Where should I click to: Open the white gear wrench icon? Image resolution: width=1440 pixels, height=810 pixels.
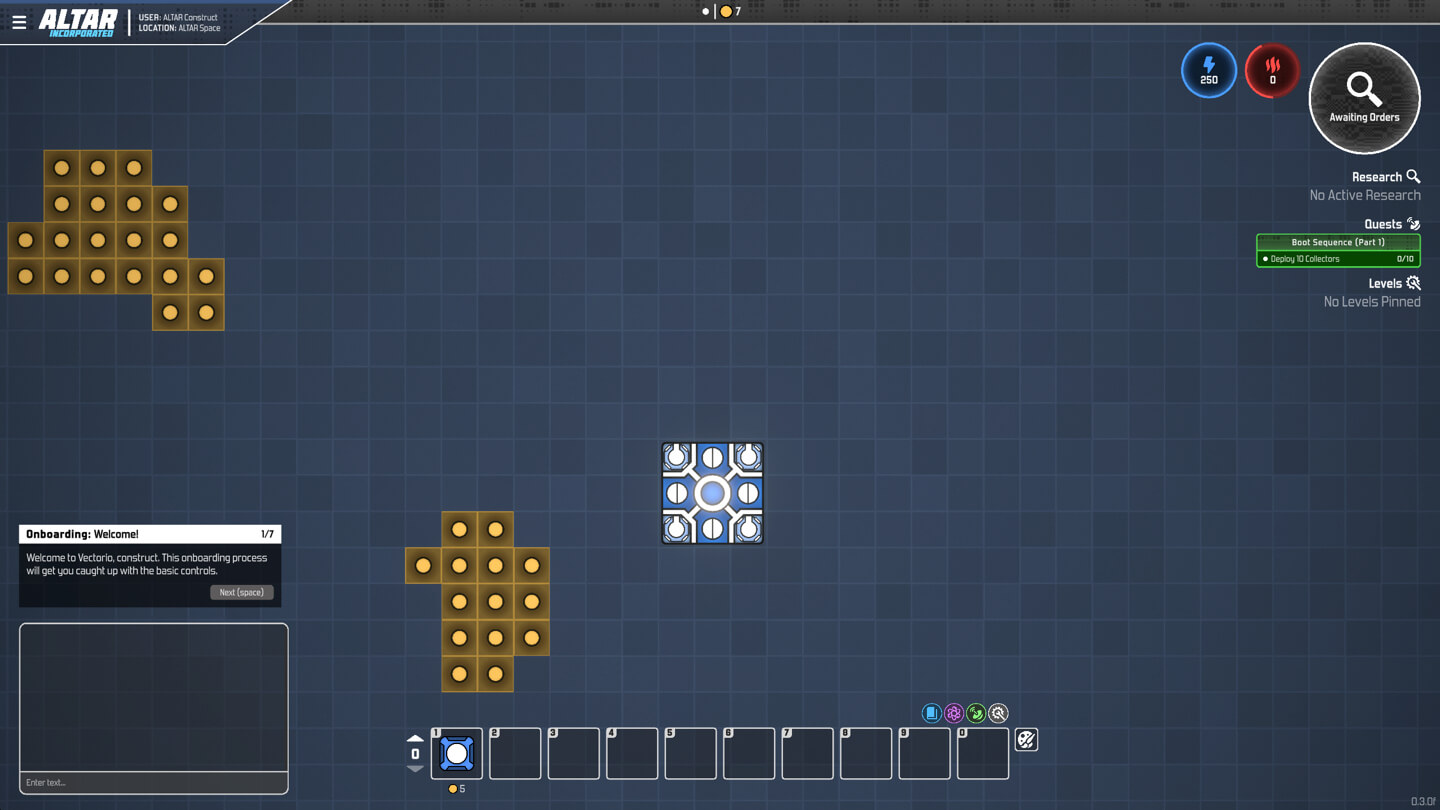point(998,713)
